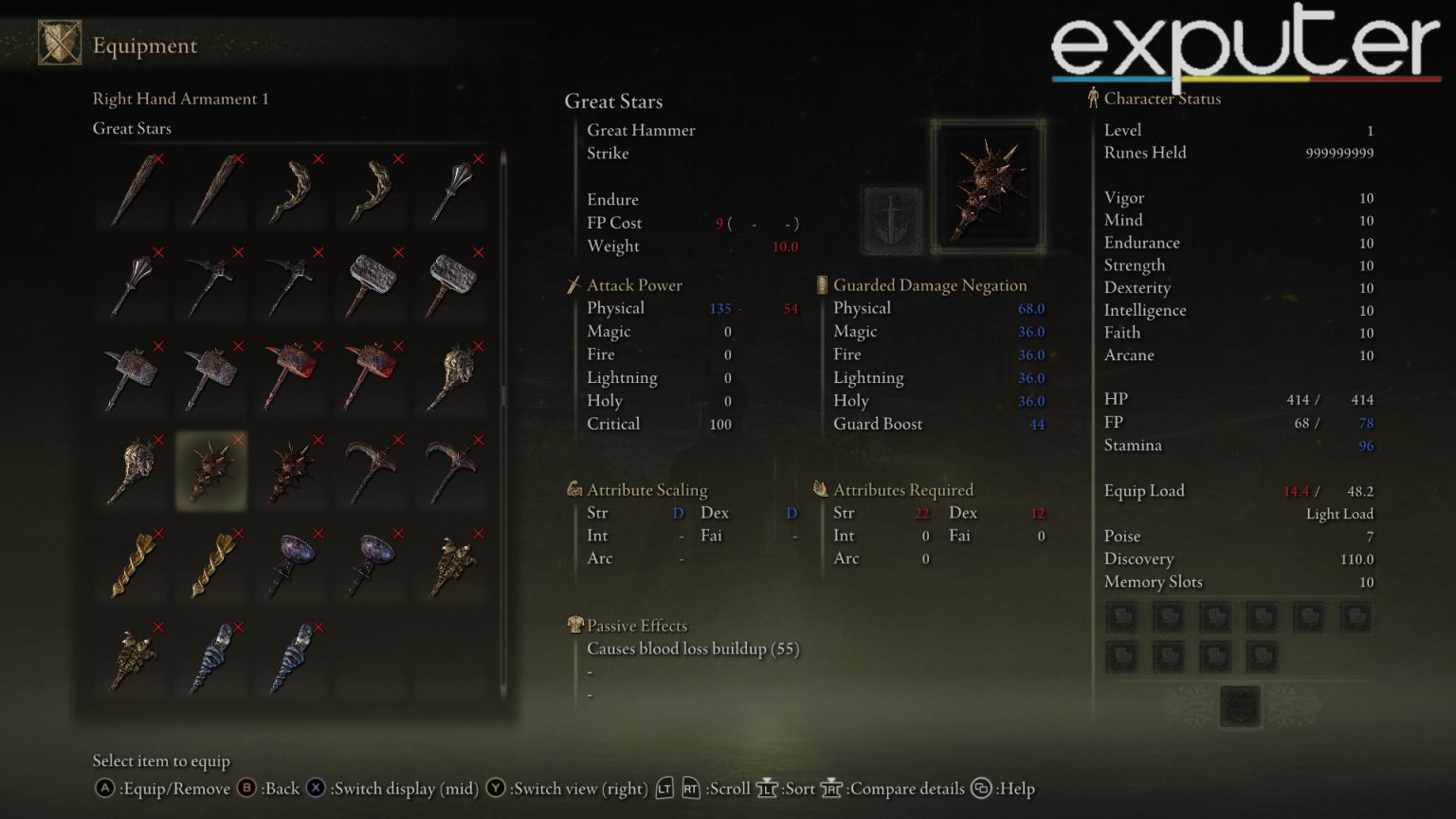Select the Large Club weapon icon

[132, 190]
